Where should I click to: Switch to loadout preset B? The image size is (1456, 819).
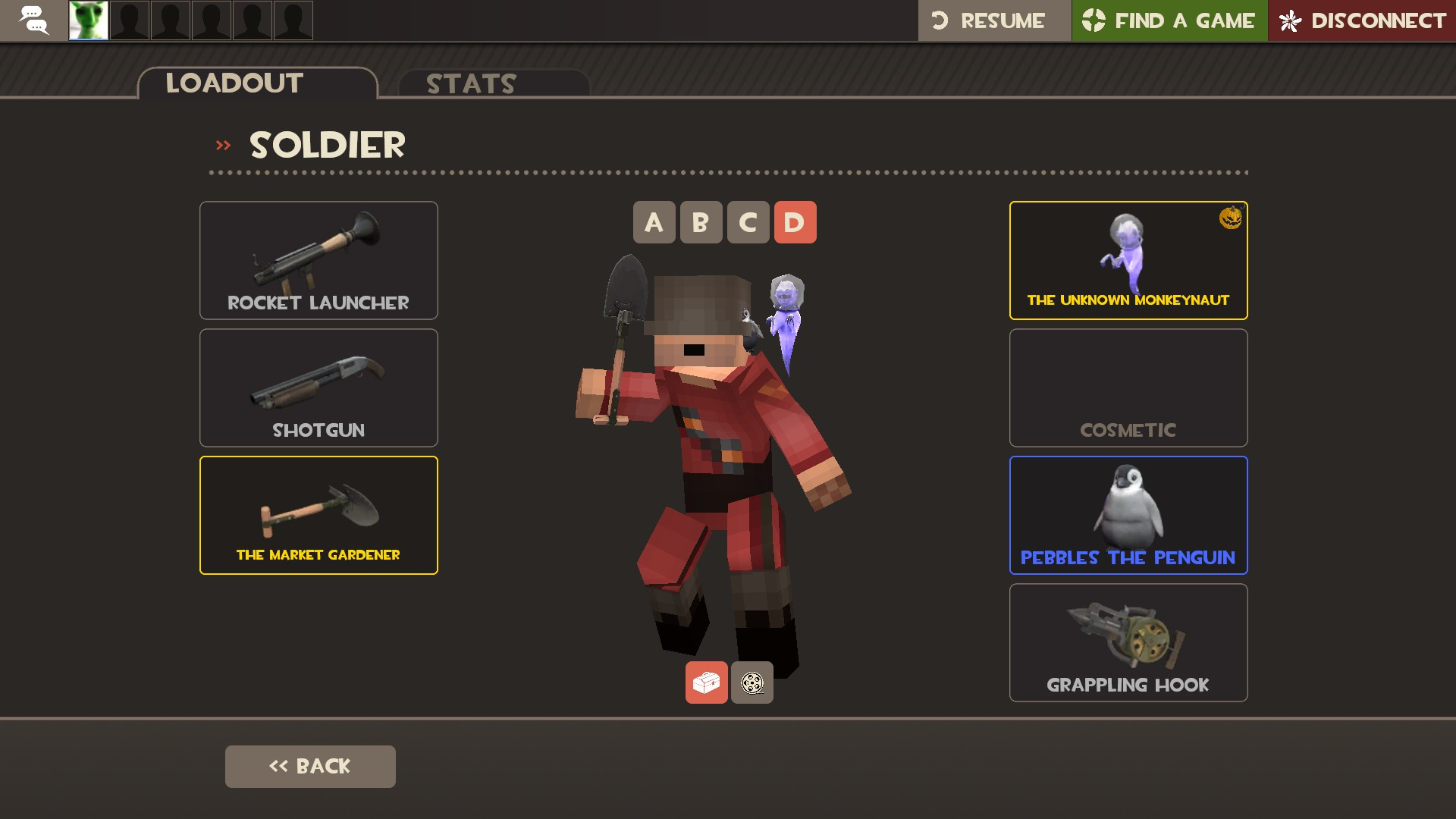pos(701,223)
